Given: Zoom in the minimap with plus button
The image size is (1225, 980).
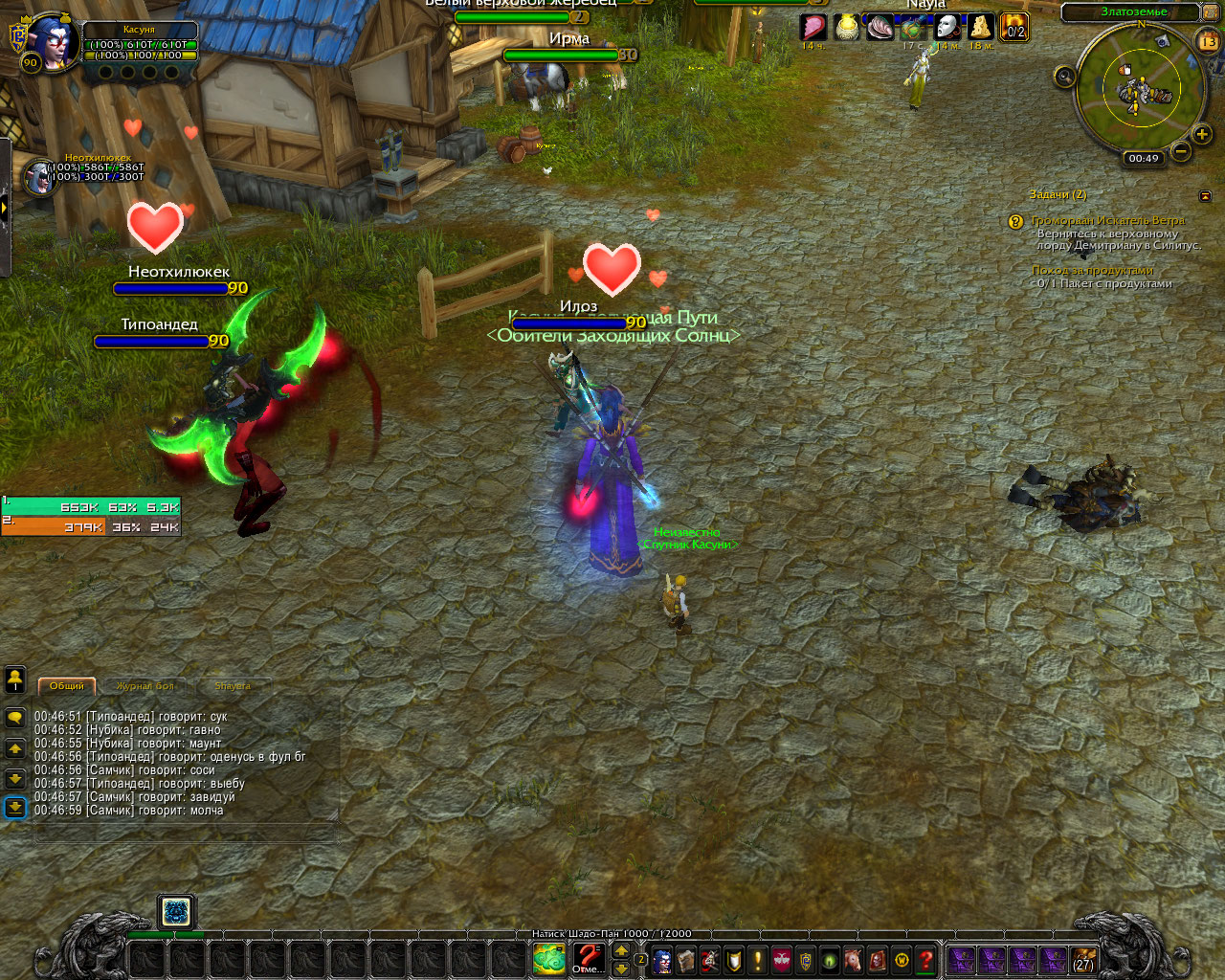Looking at the screenshot, I should coord(1202,135).
